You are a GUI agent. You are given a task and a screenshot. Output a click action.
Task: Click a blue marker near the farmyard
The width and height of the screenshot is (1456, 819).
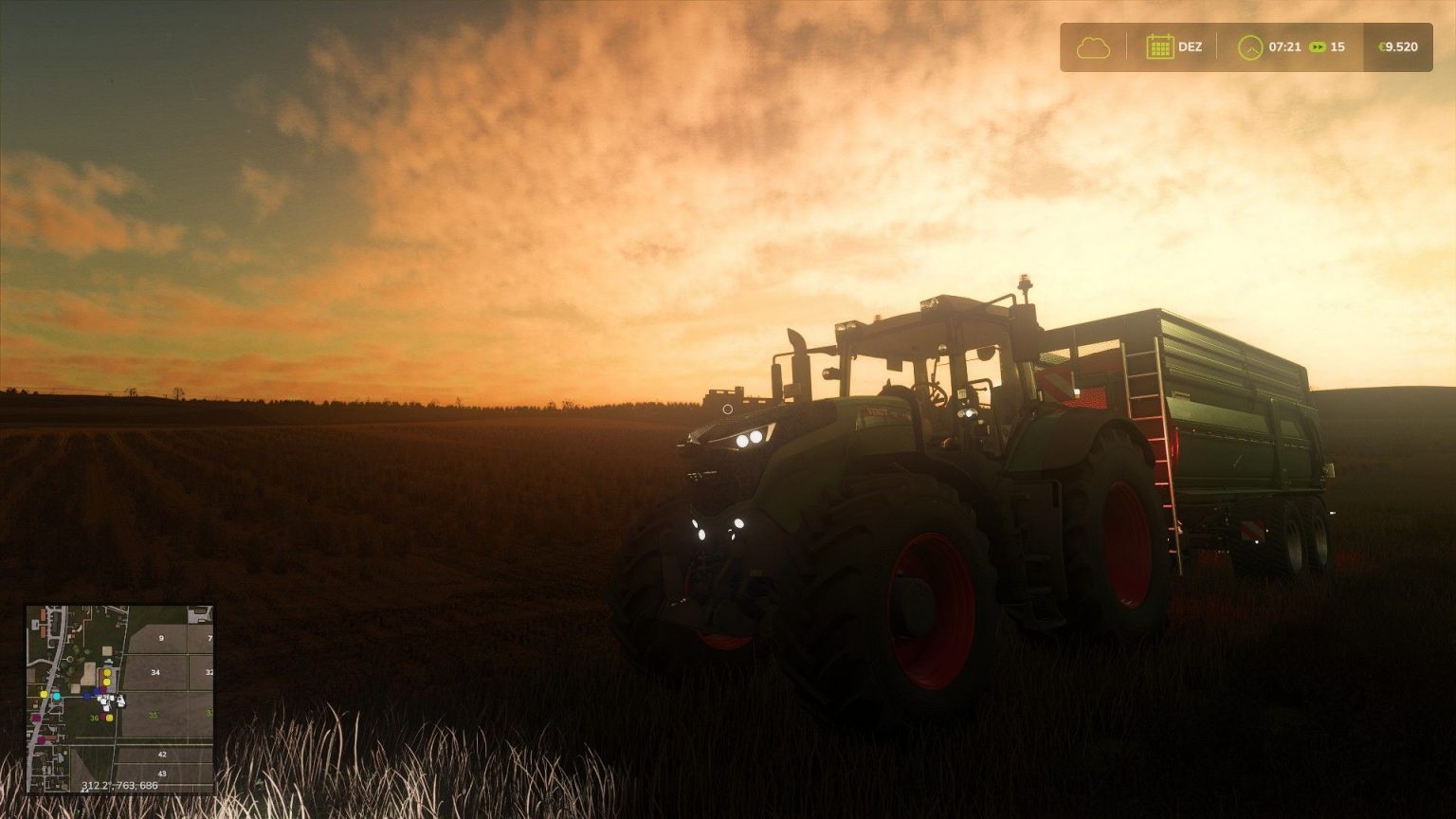(86, 696)
